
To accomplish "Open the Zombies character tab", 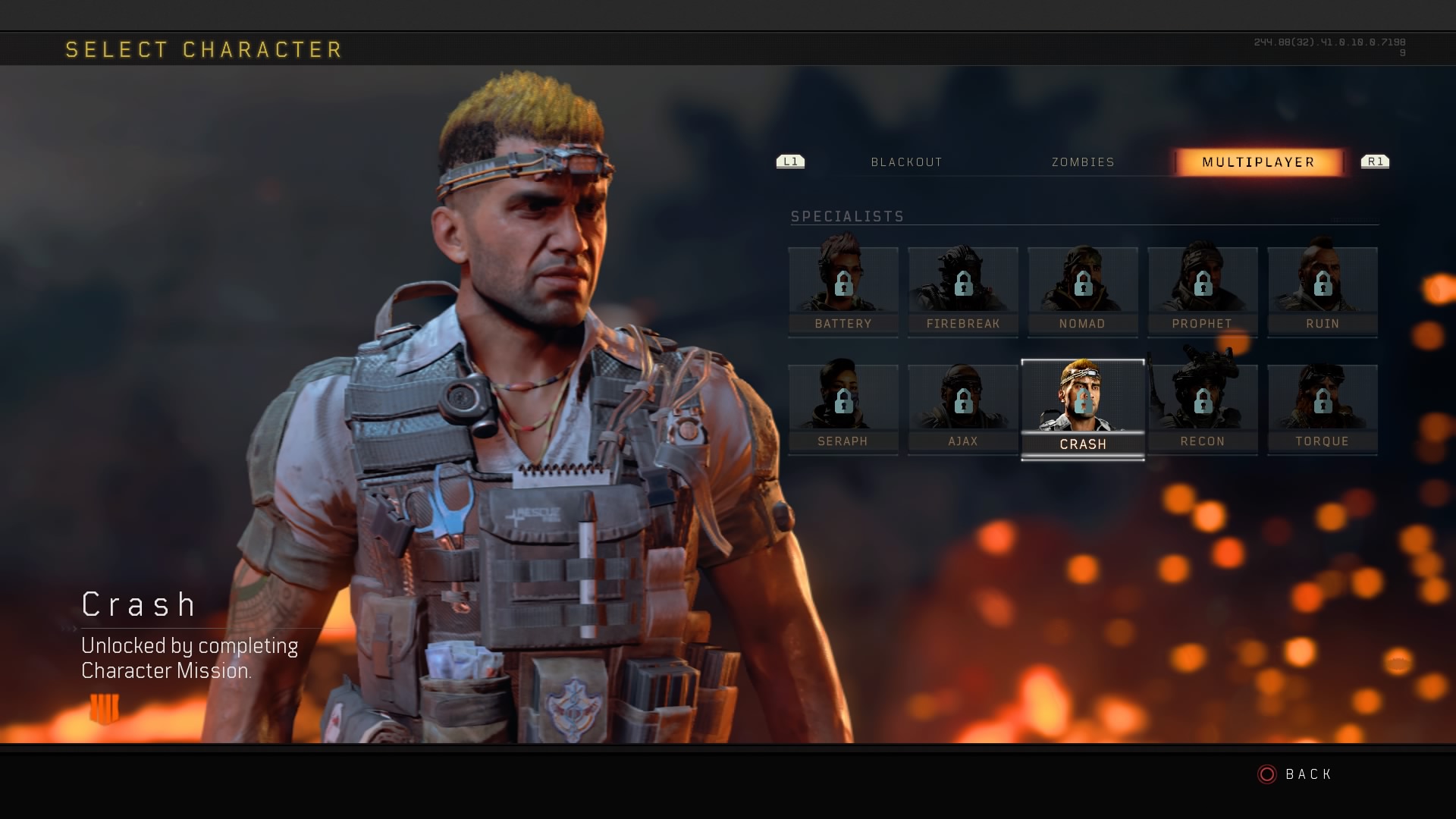I will click(x=1083, y=162).
